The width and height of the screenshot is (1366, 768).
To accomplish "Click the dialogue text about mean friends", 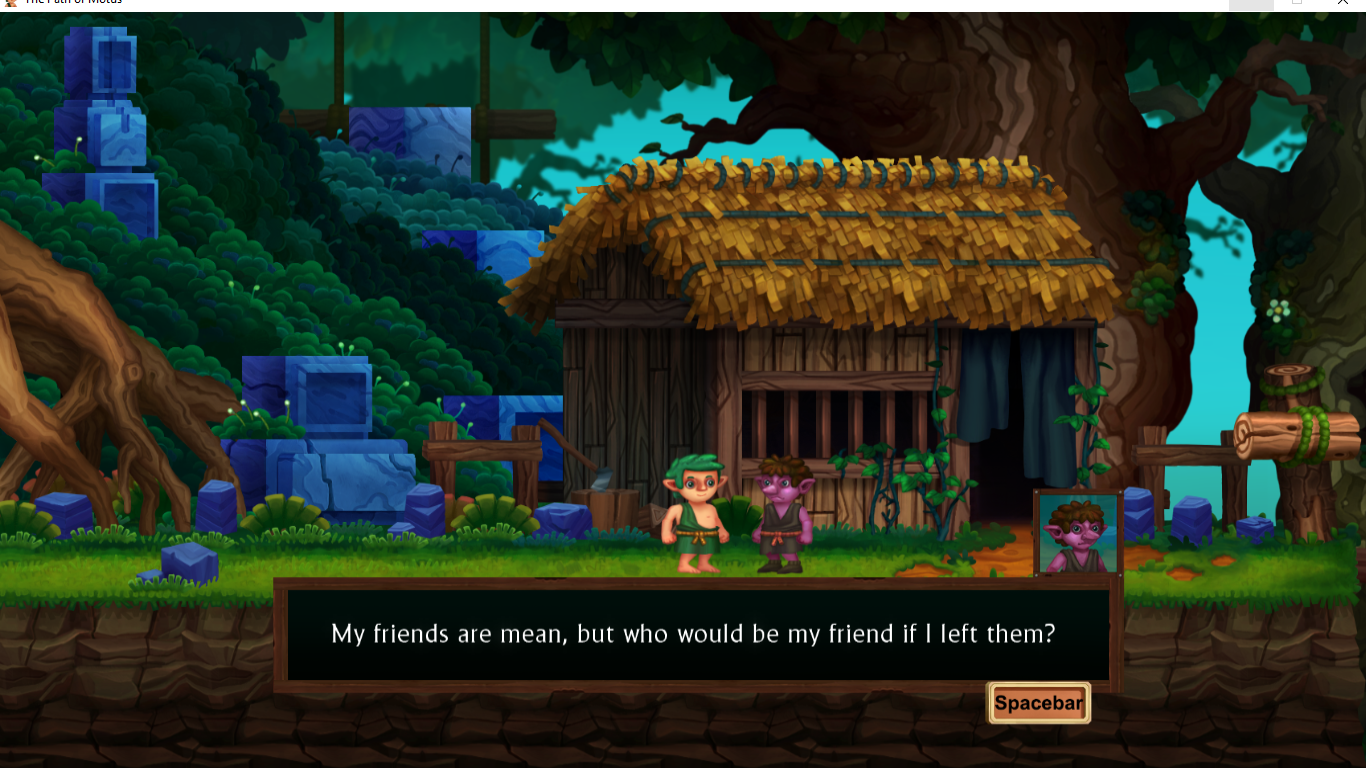I will tap(695, 634).
